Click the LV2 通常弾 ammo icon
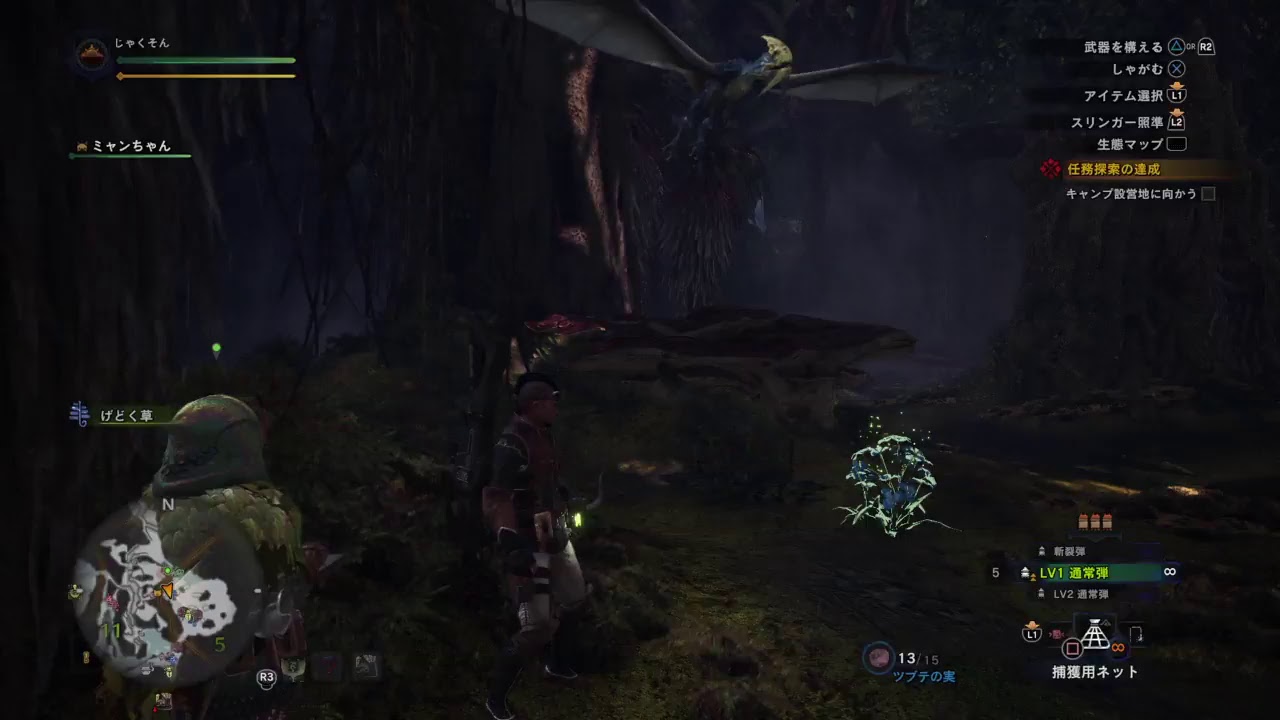 click(x=1041, y=593)
